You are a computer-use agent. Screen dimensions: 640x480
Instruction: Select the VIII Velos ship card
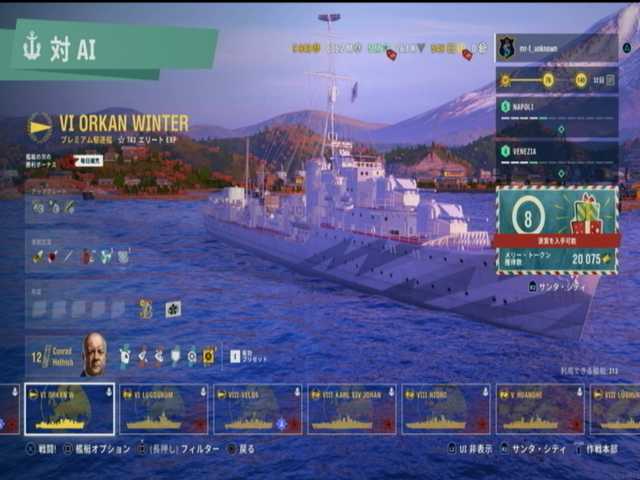(257, 409)
